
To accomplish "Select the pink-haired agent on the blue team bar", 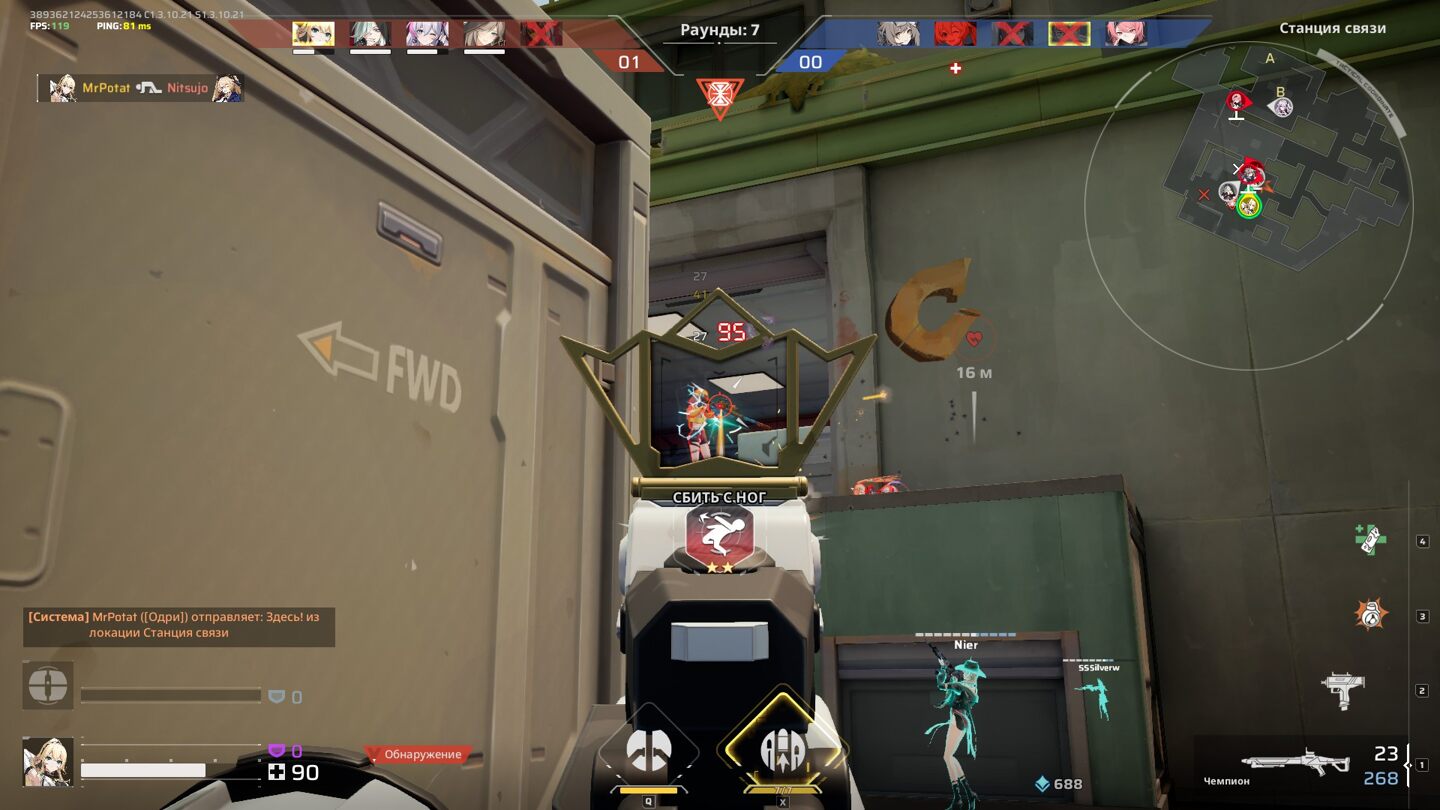I will [x=1125, y=34].
